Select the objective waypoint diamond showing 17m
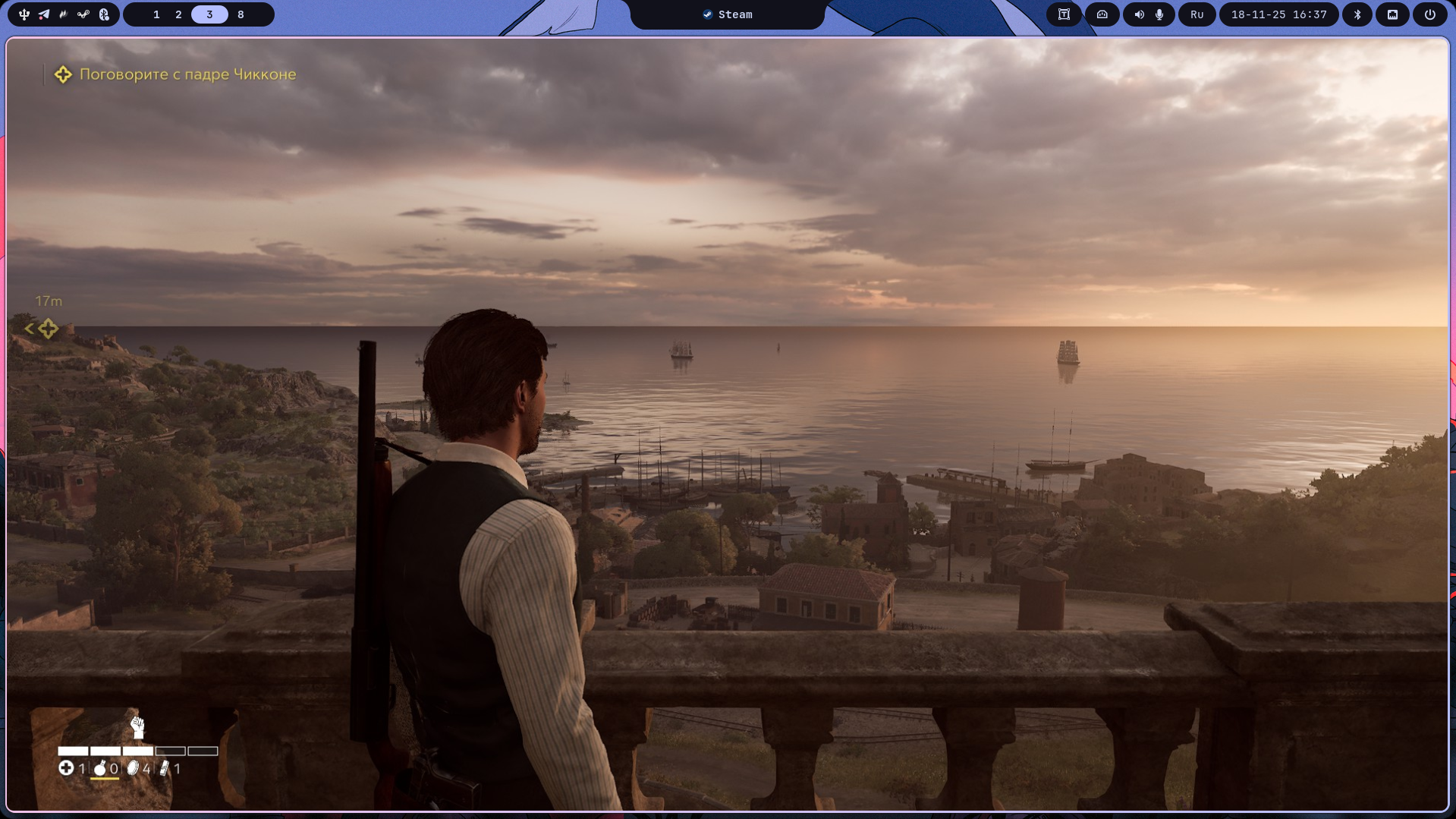Screen dimensions: 1456x819 [48, 329]
